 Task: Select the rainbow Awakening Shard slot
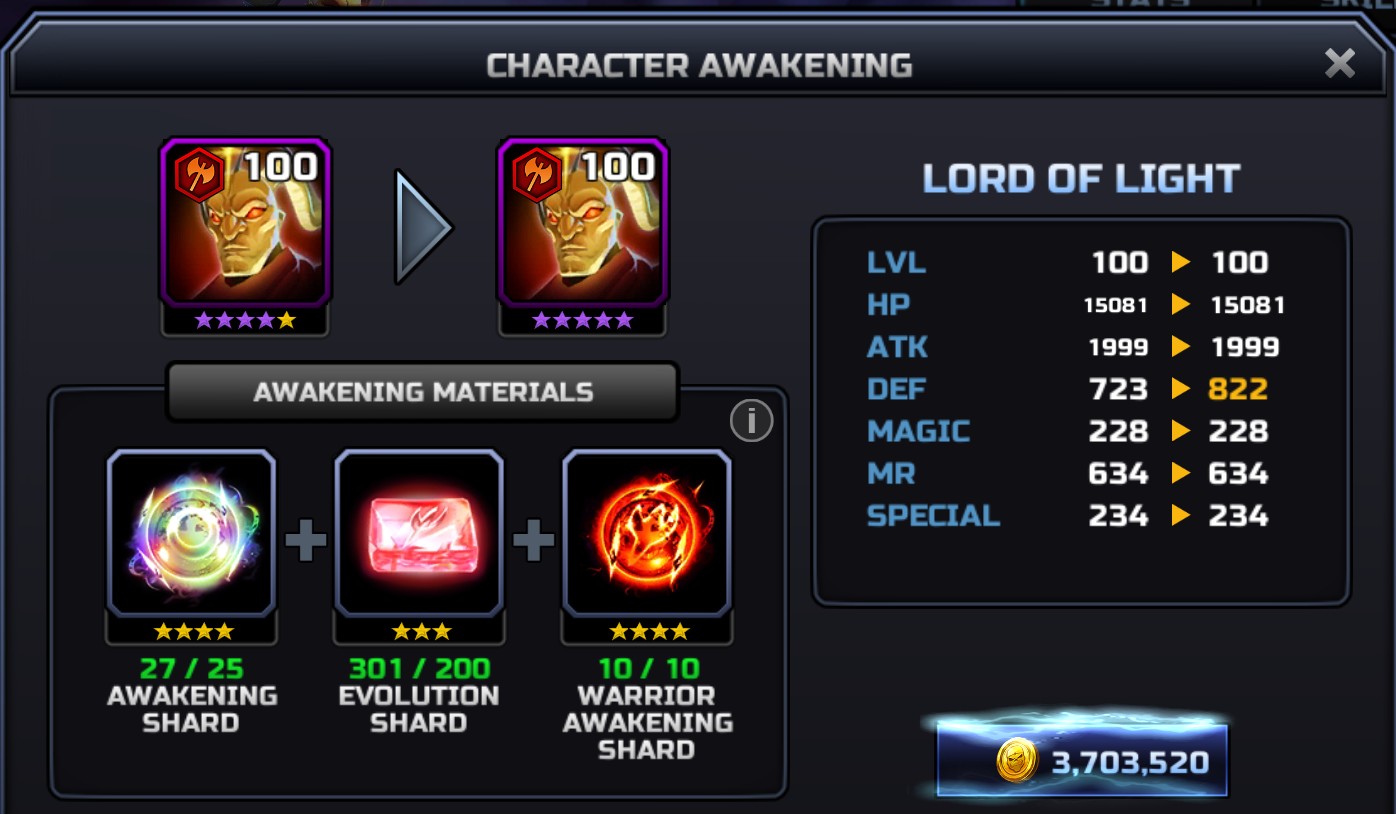[x=191, y=533]
